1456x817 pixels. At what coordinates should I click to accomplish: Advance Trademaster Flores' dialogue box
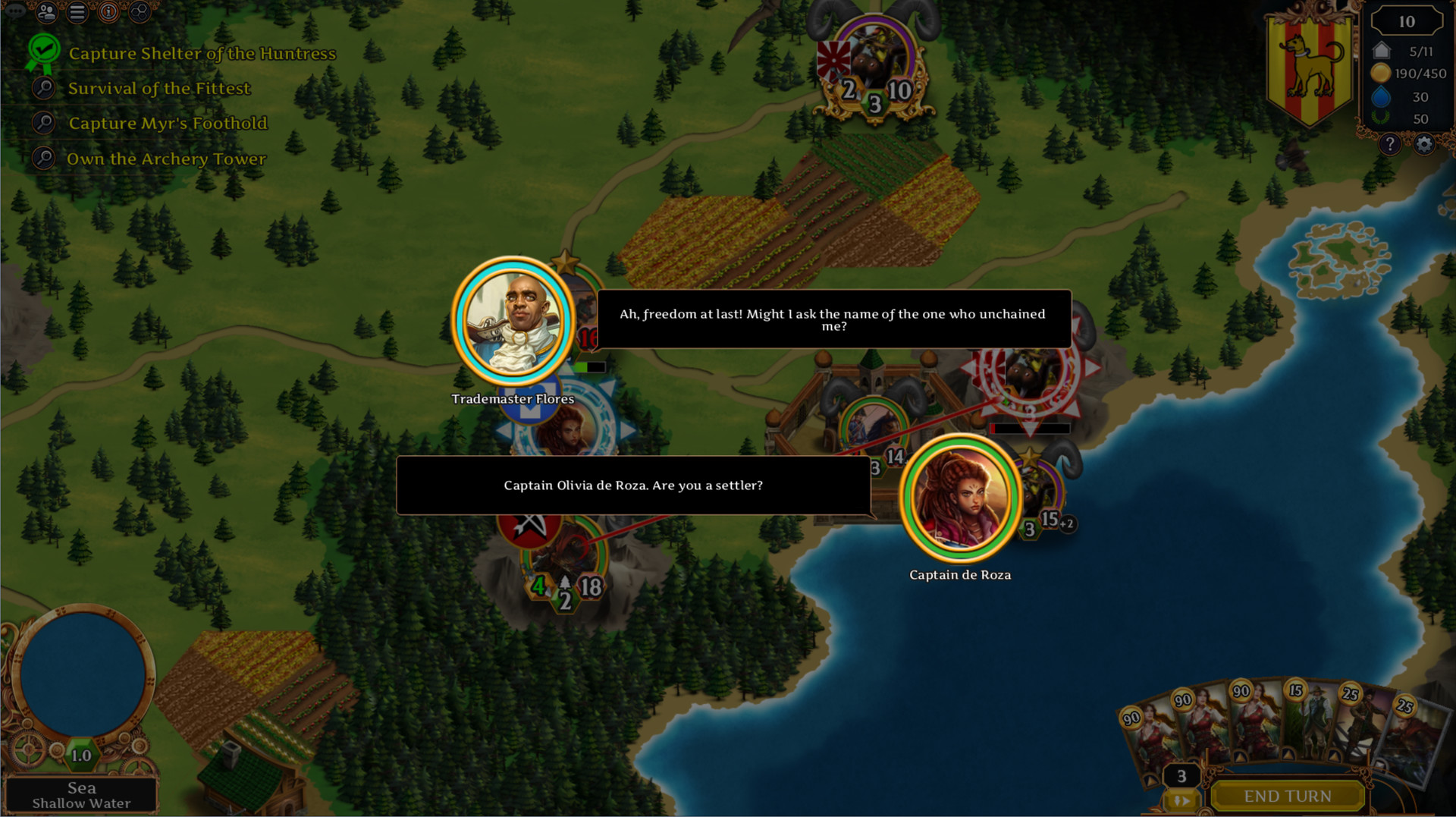pyautogui.click(x=833, y=319)
